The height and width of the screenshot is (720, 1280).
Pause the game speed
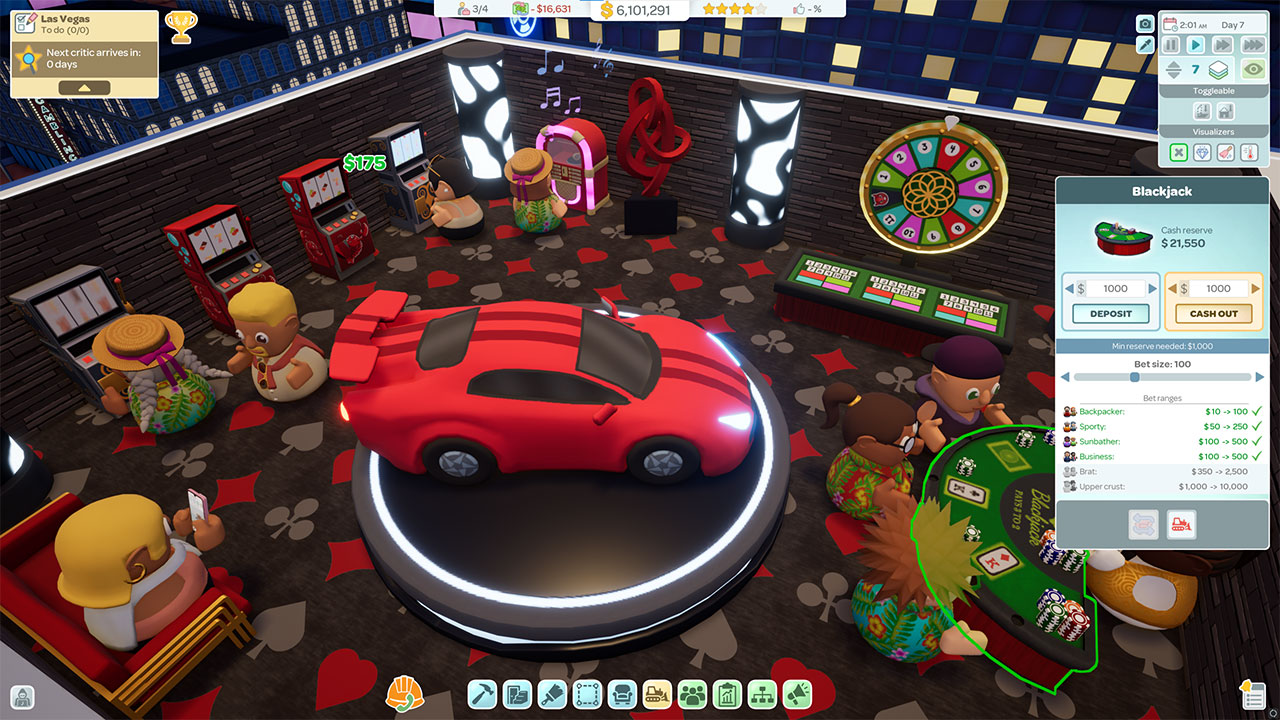click(x=1171, y=45)
